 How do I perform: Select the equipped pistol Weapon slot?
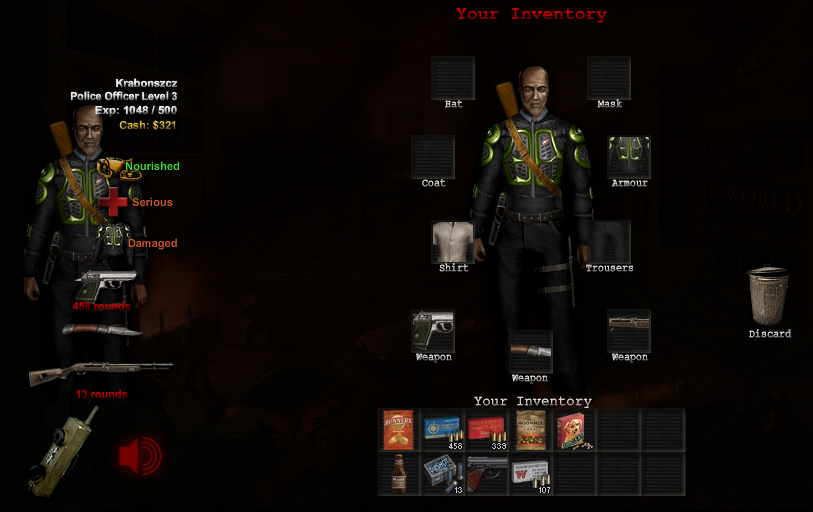coord(433,331)
